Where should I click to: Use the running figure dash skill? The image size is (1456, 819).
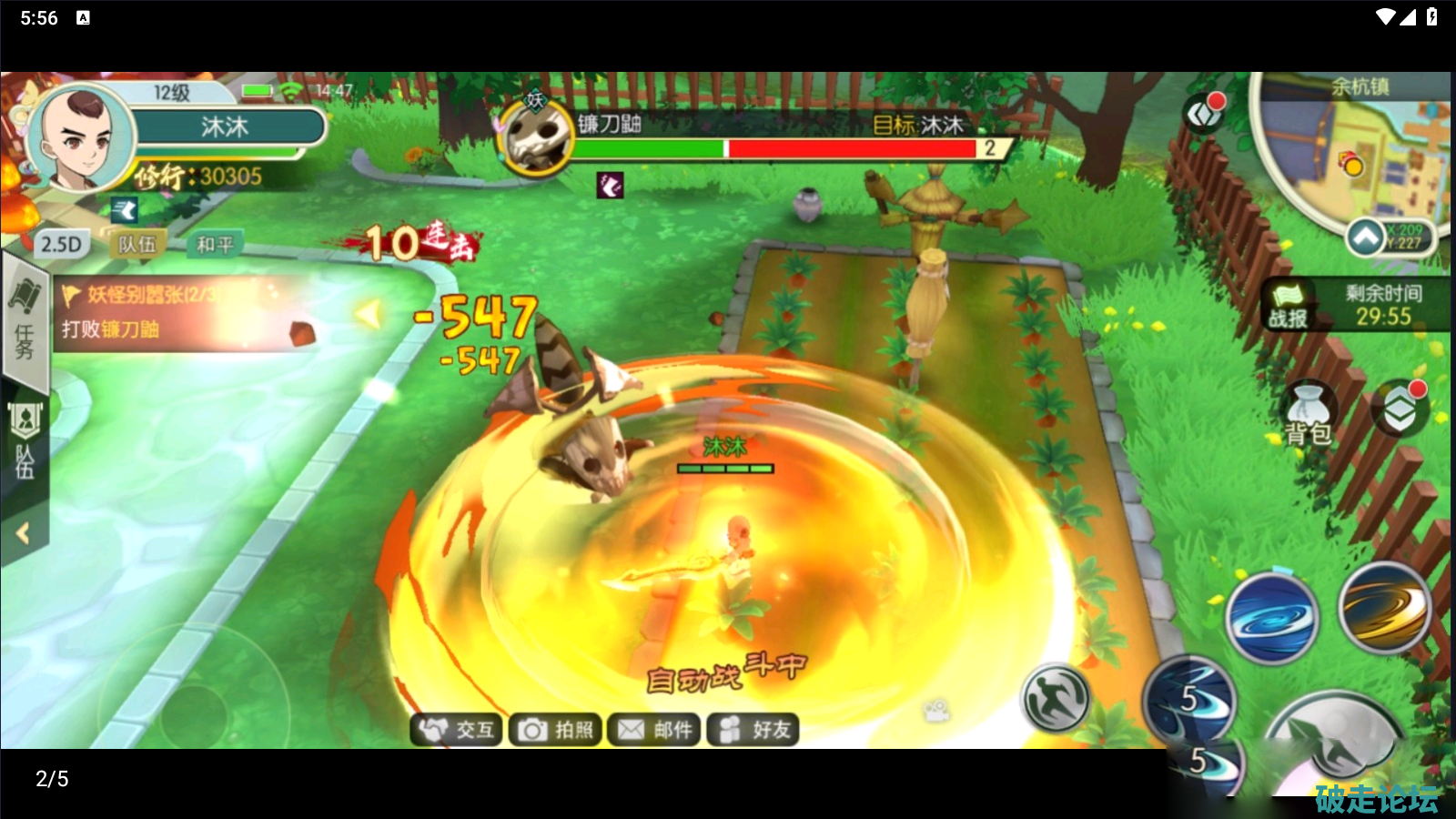(1057, 699)
